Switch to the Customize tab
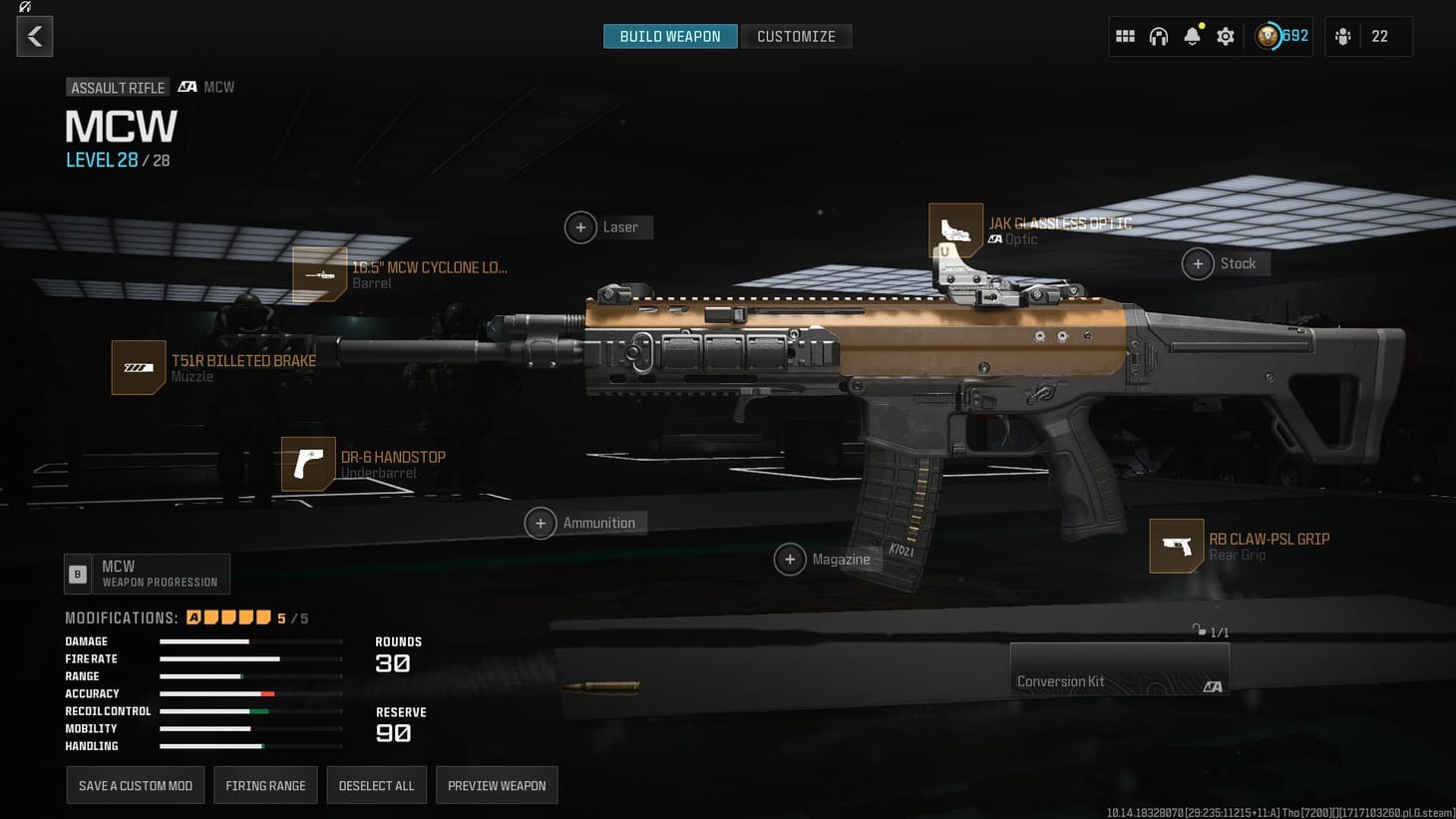The width and height of the screenshot is (1456, 819). click(x=796, y=36)
